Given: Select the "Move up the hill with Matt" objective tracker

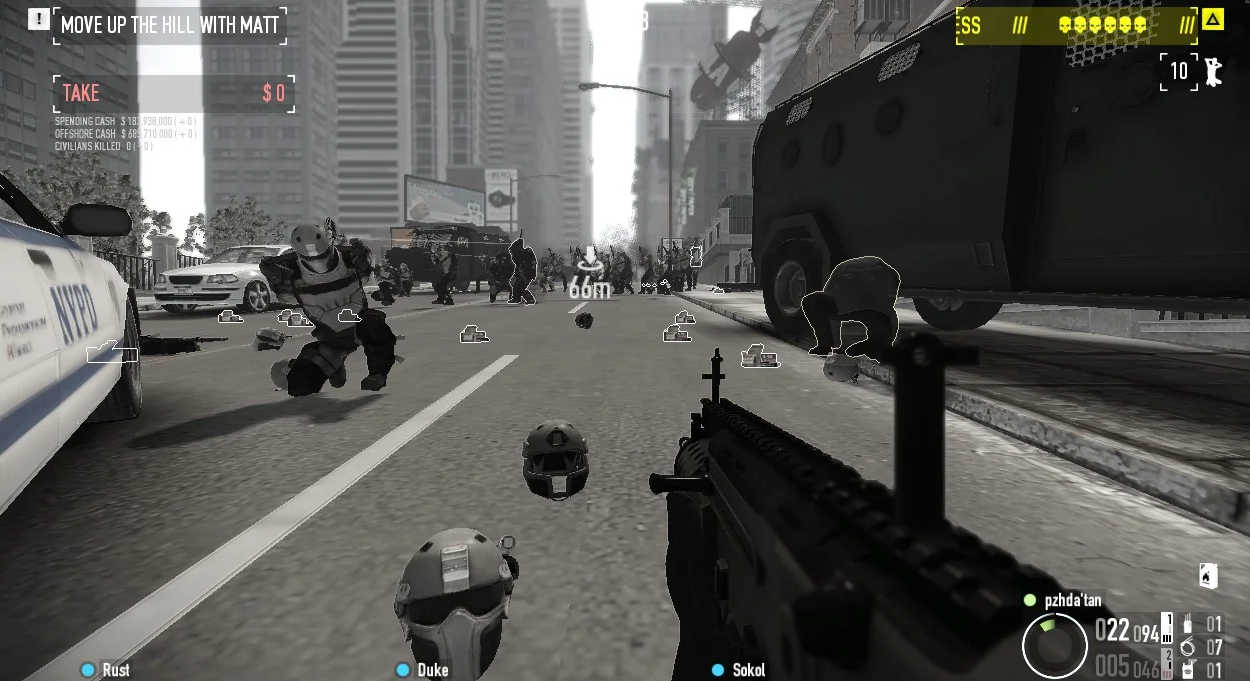Looking at the screenshot, I should [x=170, y=25].
